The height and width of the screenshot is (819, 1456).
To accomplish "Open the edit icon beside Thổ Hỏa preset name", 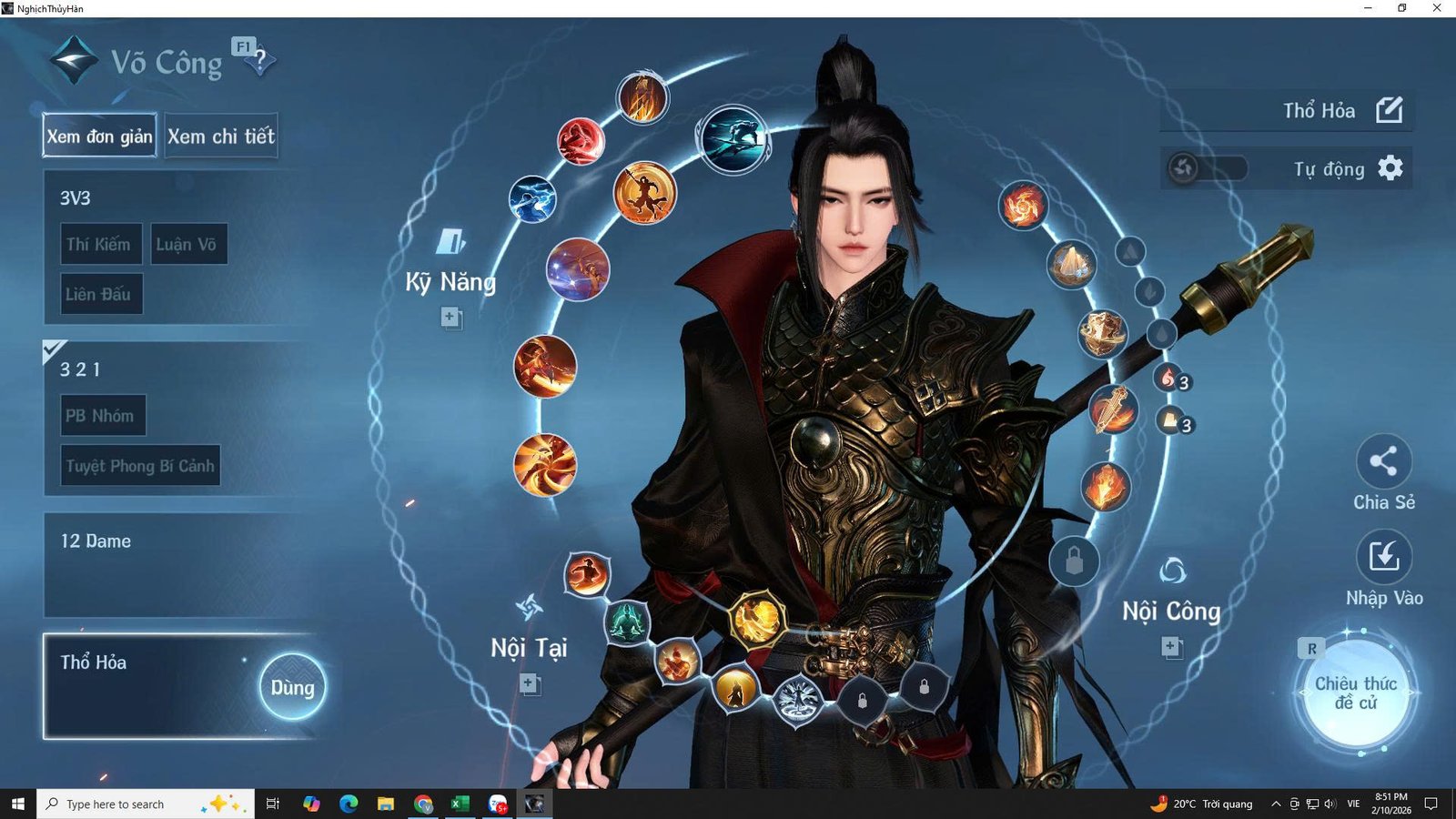I will (x=1390, y=110).
